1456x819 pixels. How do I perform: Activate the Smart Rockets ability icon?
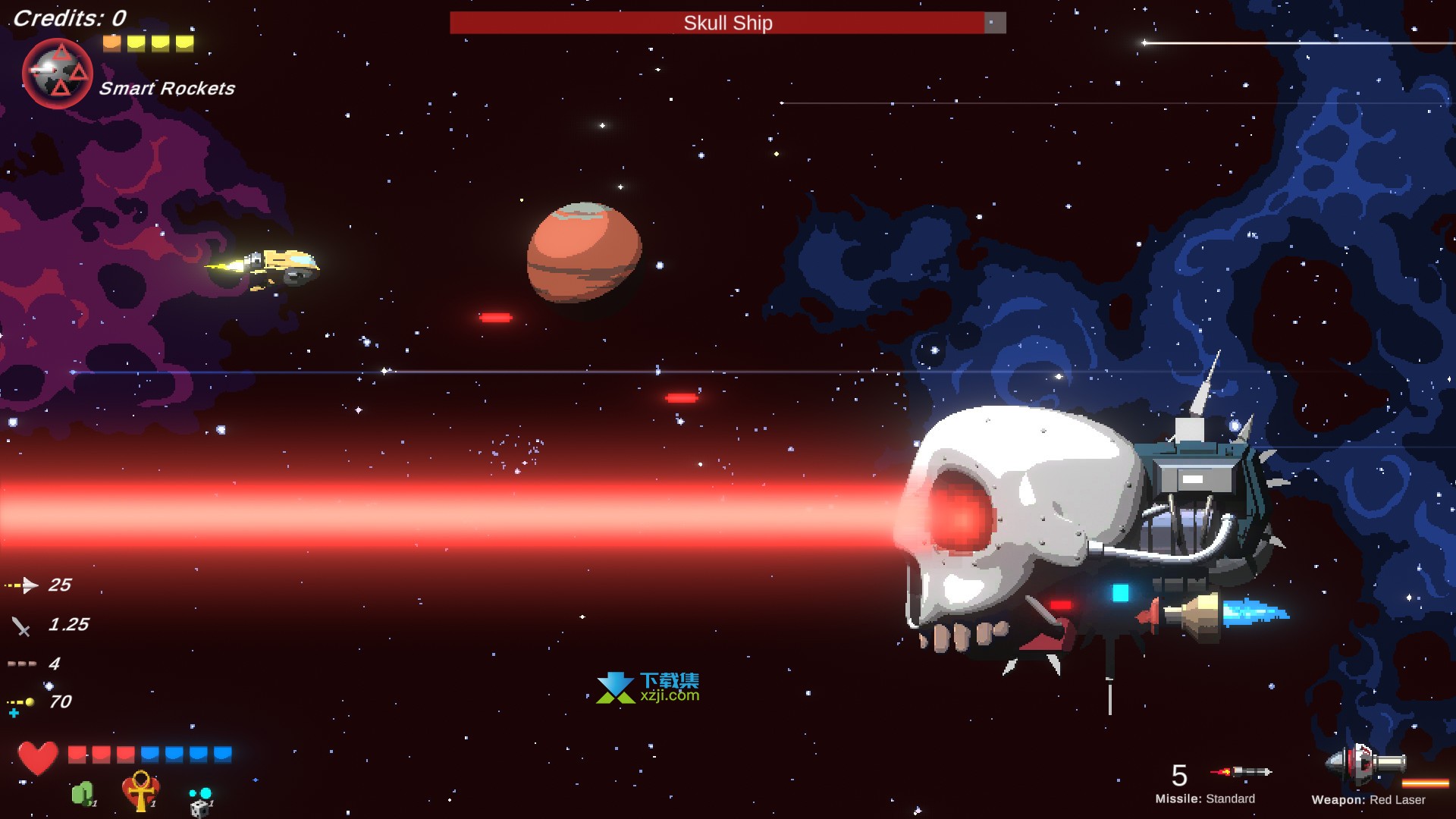point(58,74)
